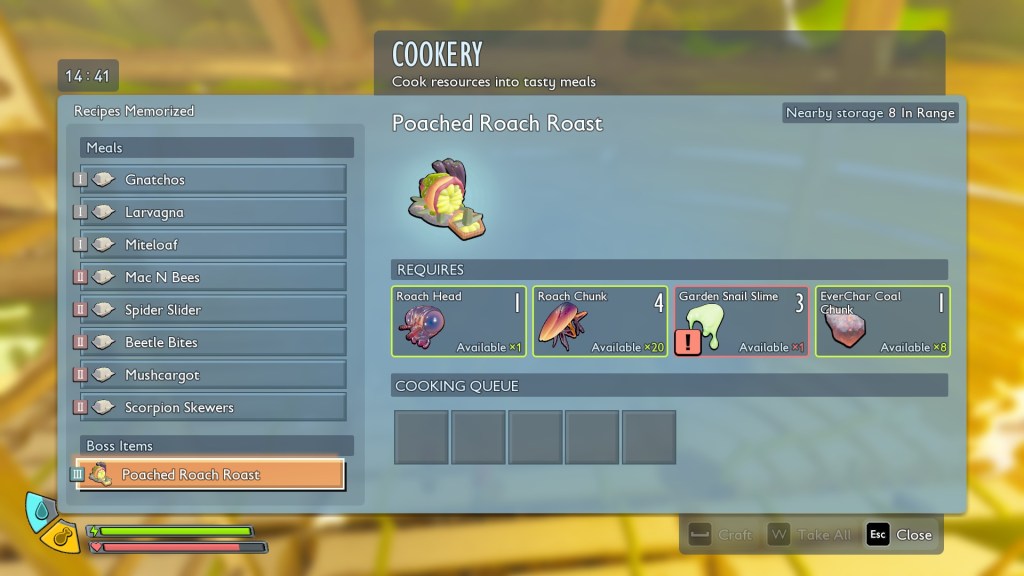Click the EverChar Coal Chunk ingredient

tap(882, 321)
